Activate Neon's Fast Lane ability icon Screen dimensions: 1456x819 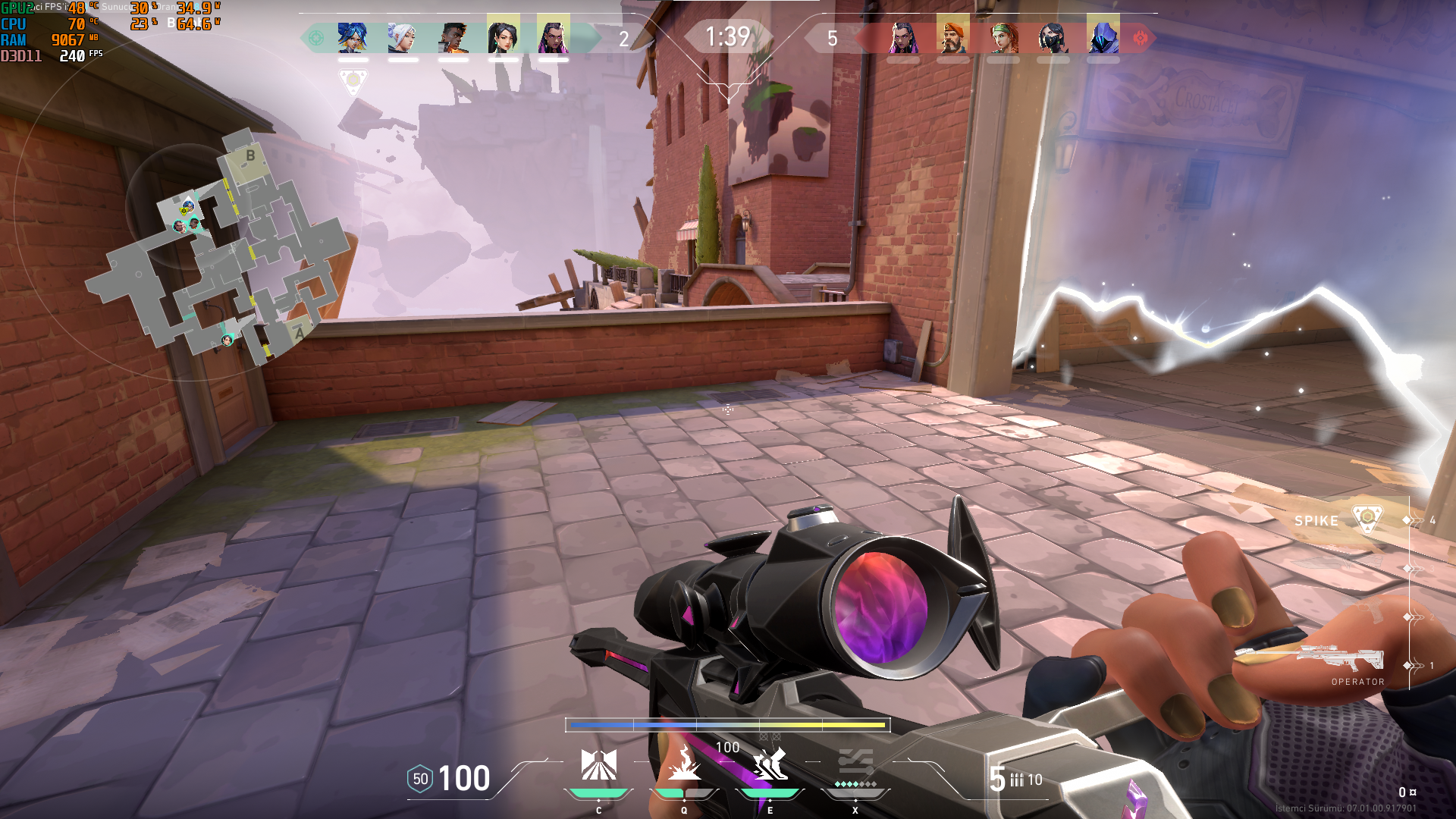(598, 764)
